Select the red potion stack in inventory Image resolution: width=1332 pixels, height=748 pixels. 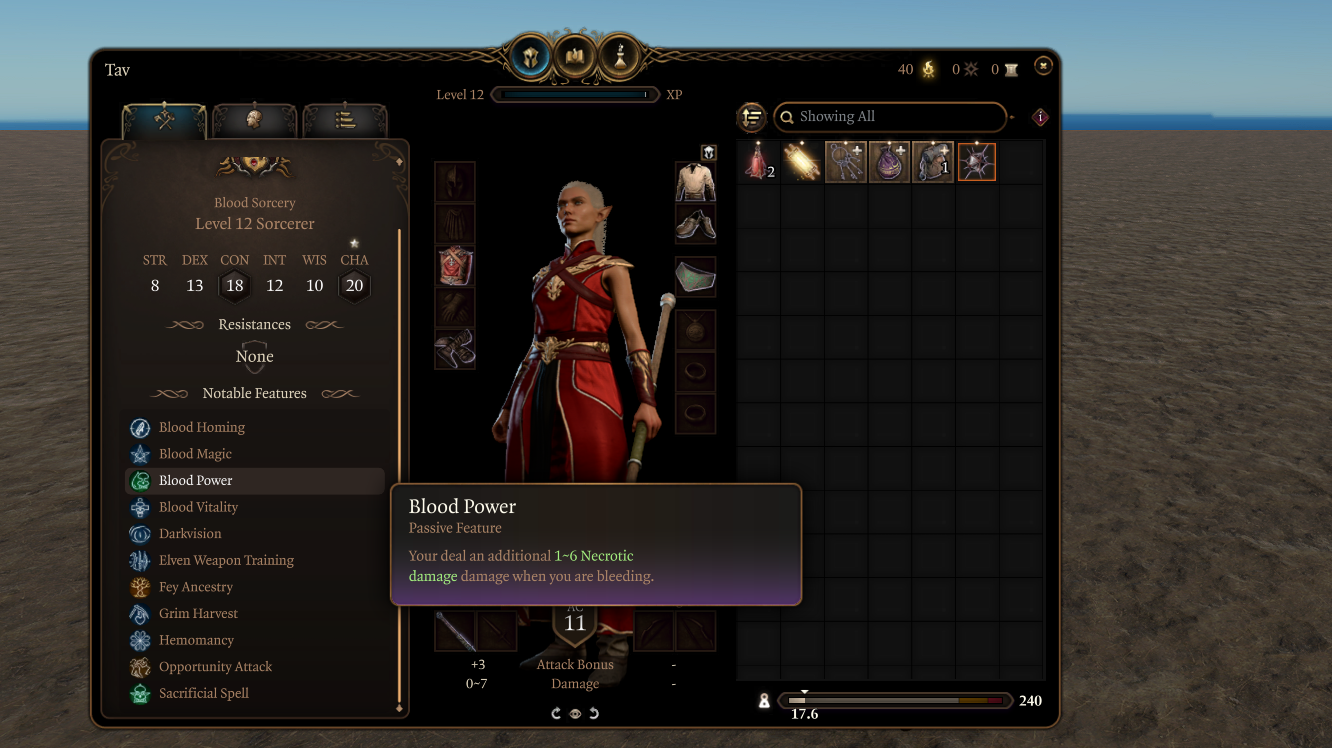coord(758,162)
